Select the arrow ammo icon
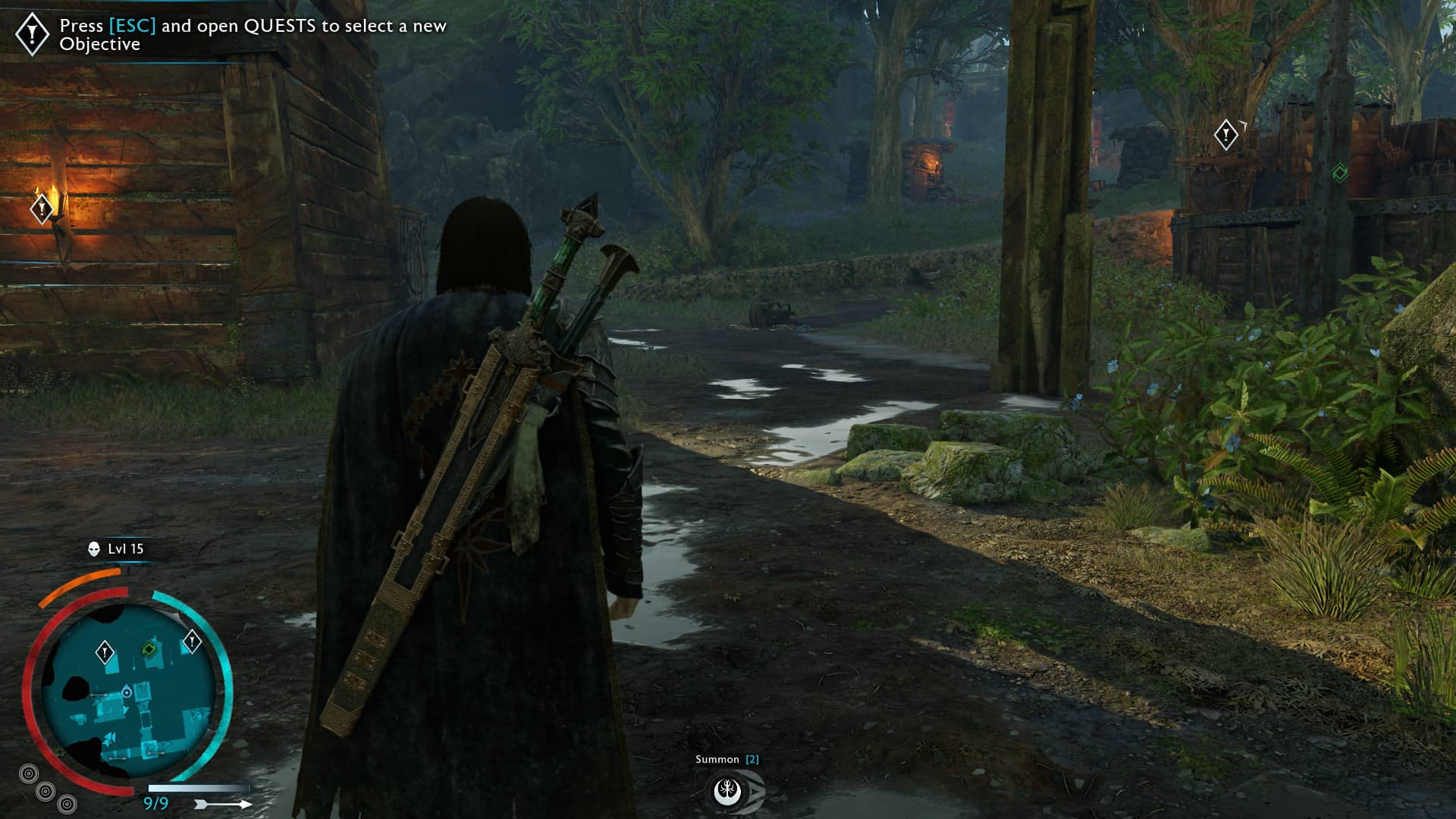The image size is (1456, 819). 223,804
